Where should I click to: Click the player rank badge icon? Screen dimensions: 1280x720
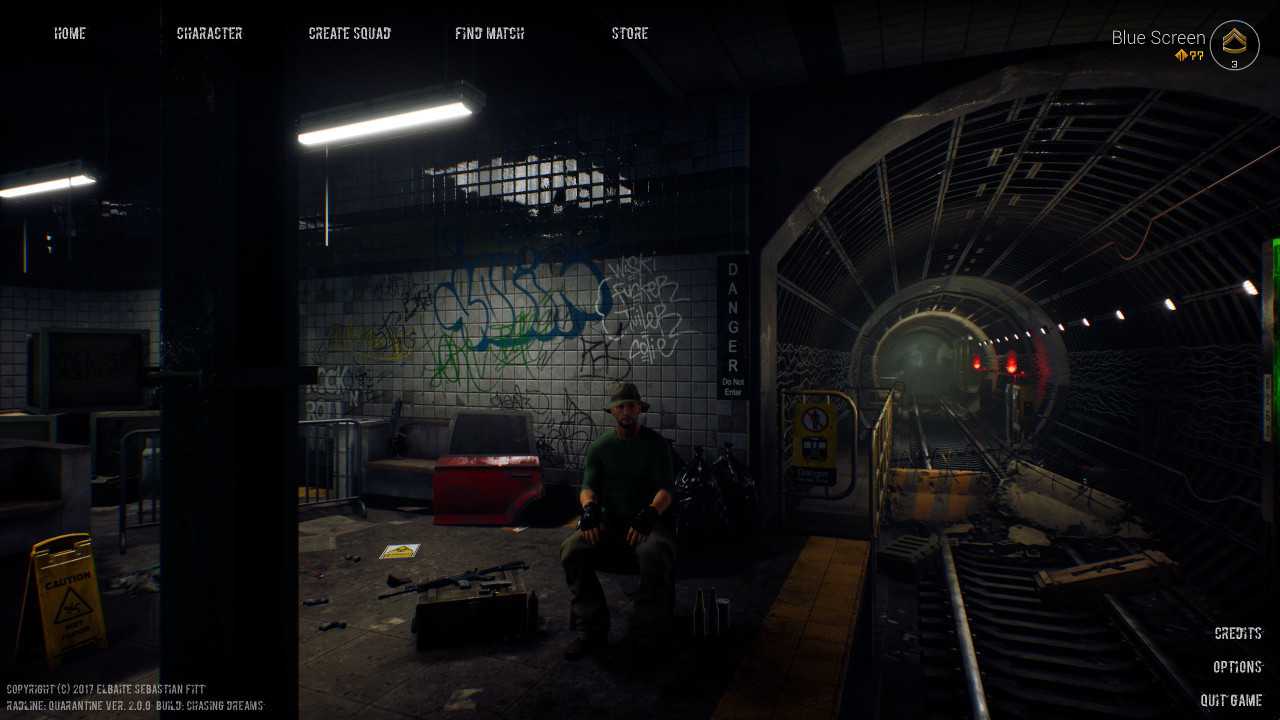tap(1234, 45)
